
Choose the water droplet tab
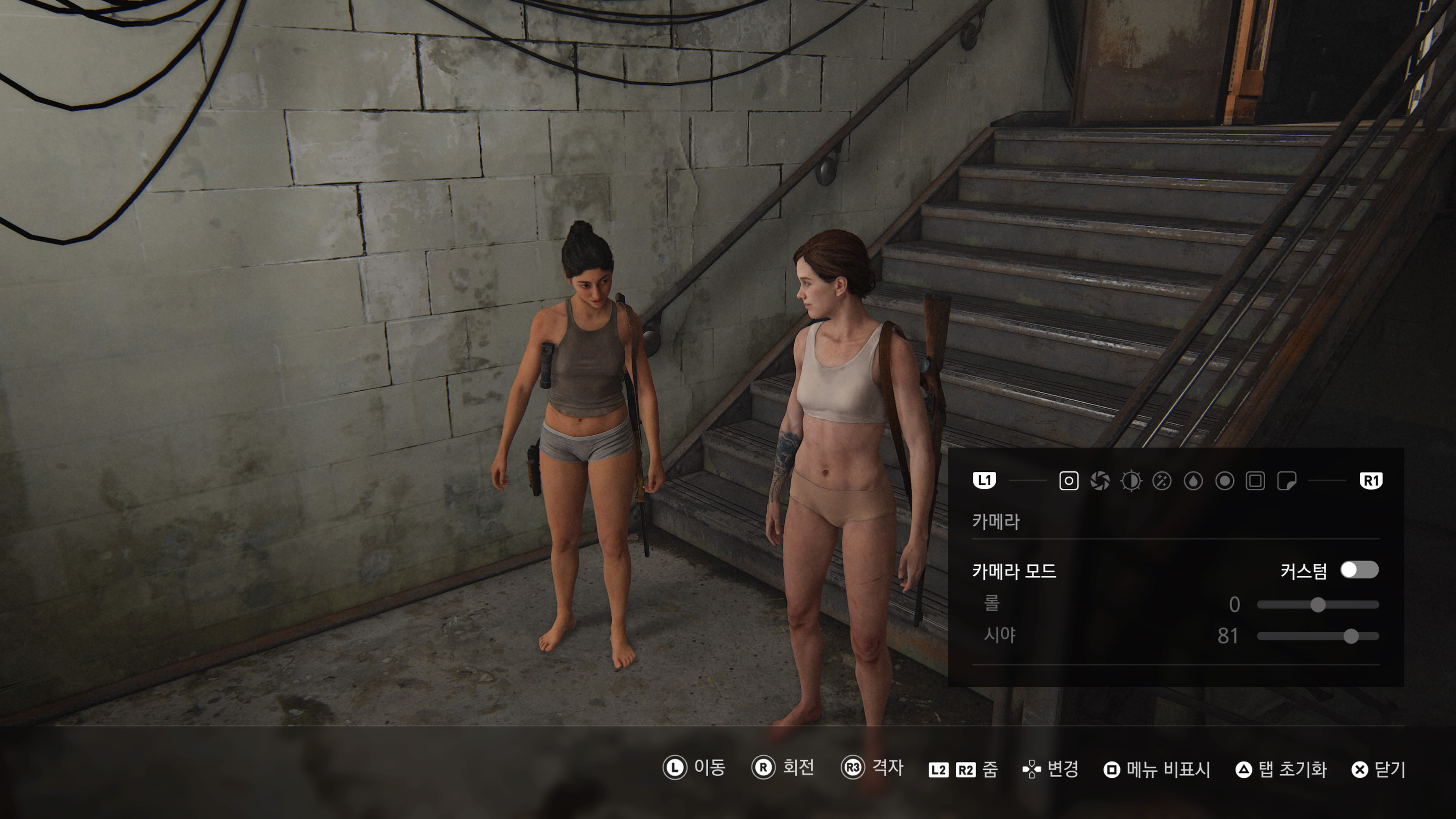(1193, 481)
